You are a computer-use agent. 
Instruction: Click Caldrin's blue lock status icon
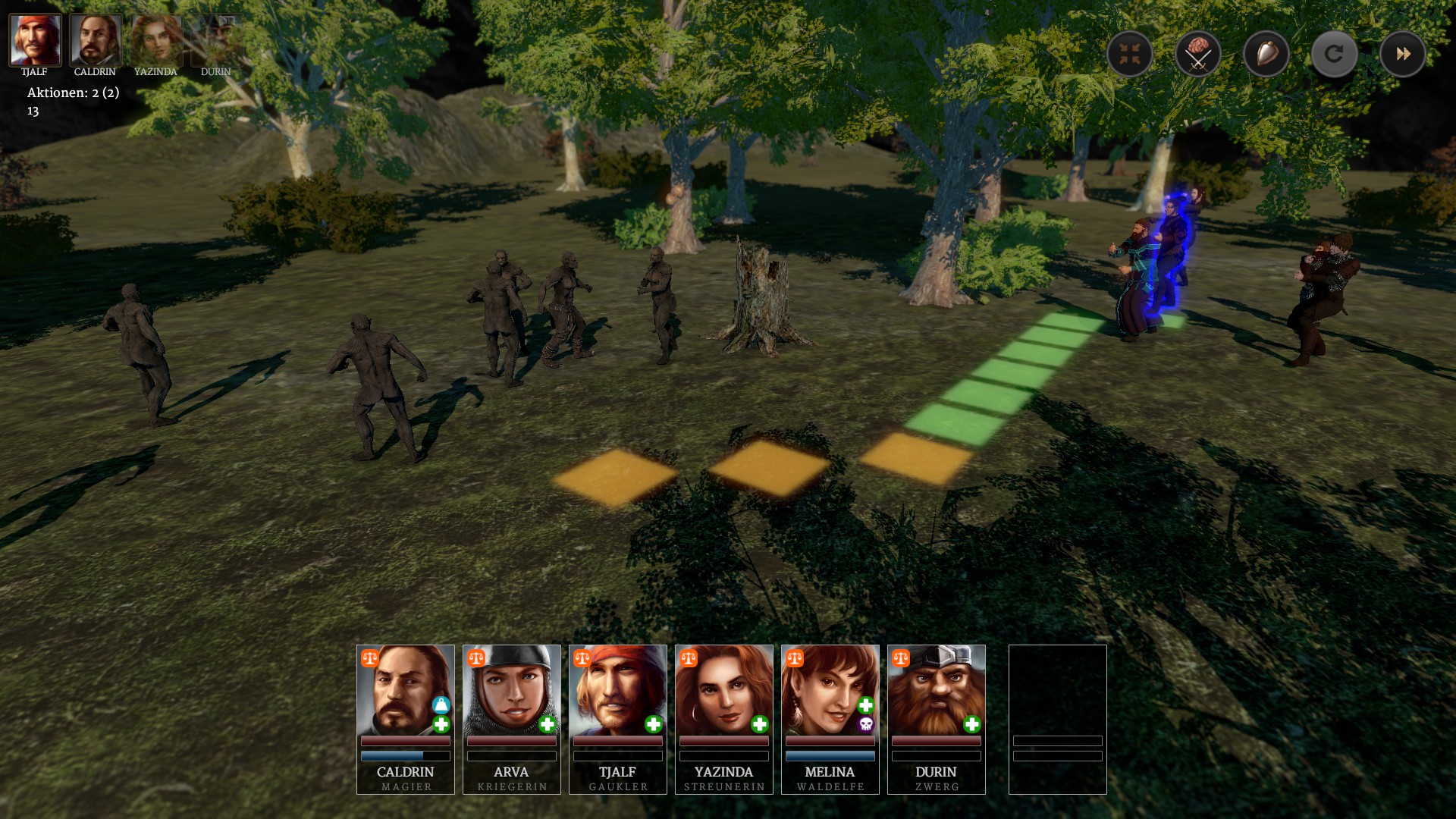pos(441,705)
